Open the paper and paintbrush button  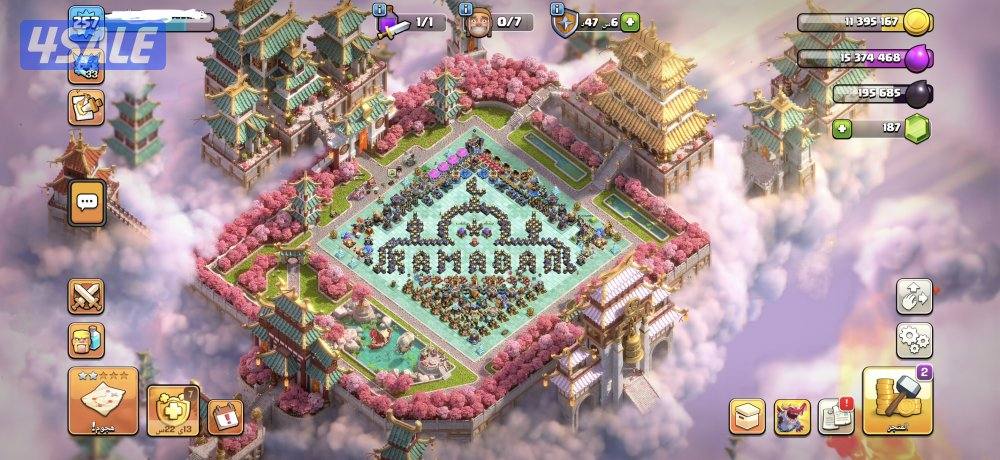point(86,107)
